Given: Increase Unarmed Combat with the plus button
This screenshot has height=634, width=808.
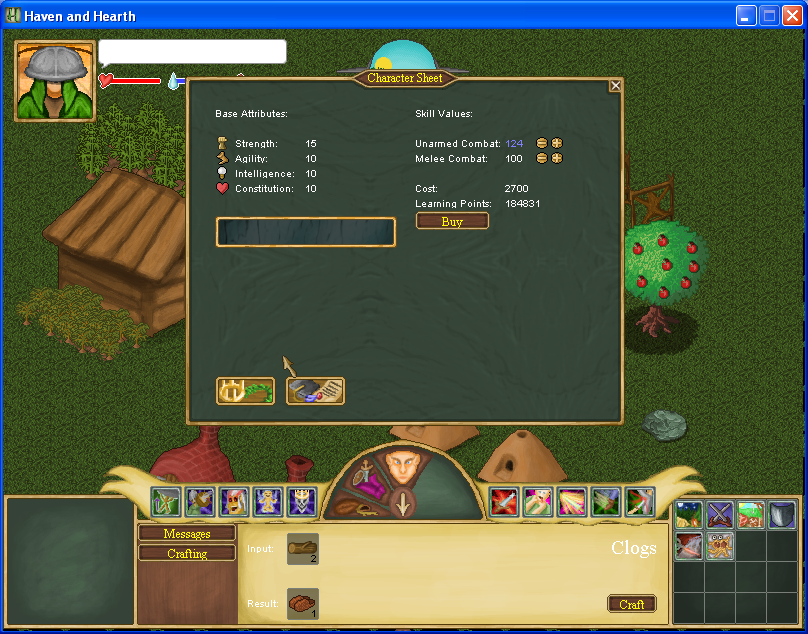Looking at the screenshot, I should point(557,143).
